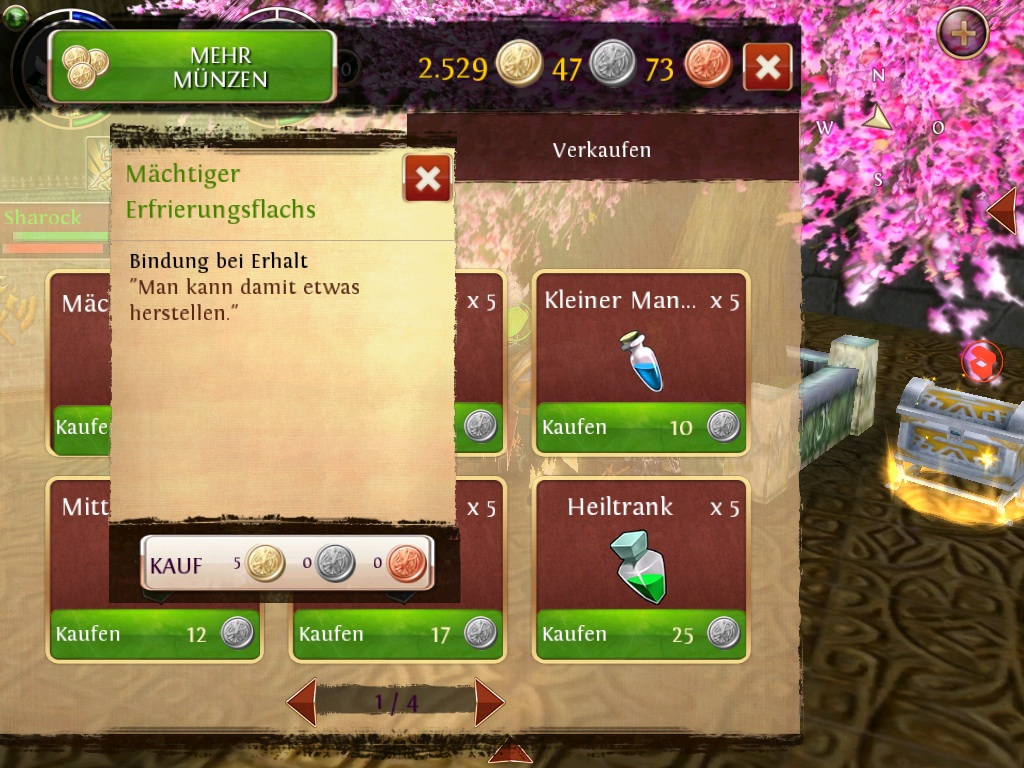Switch to the Verkaufen tab
The width and height of the screenshot is (1024, 768).
coord(602,150)
